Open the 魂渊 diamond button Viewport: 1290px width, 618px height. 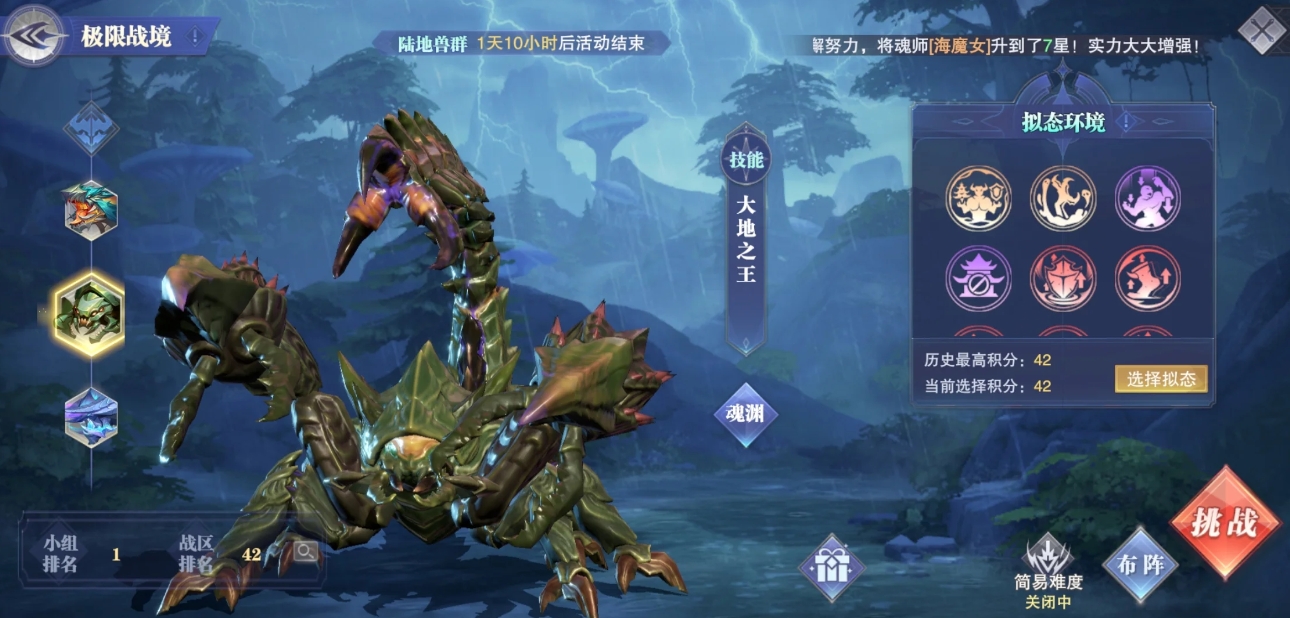click(745, 412)
